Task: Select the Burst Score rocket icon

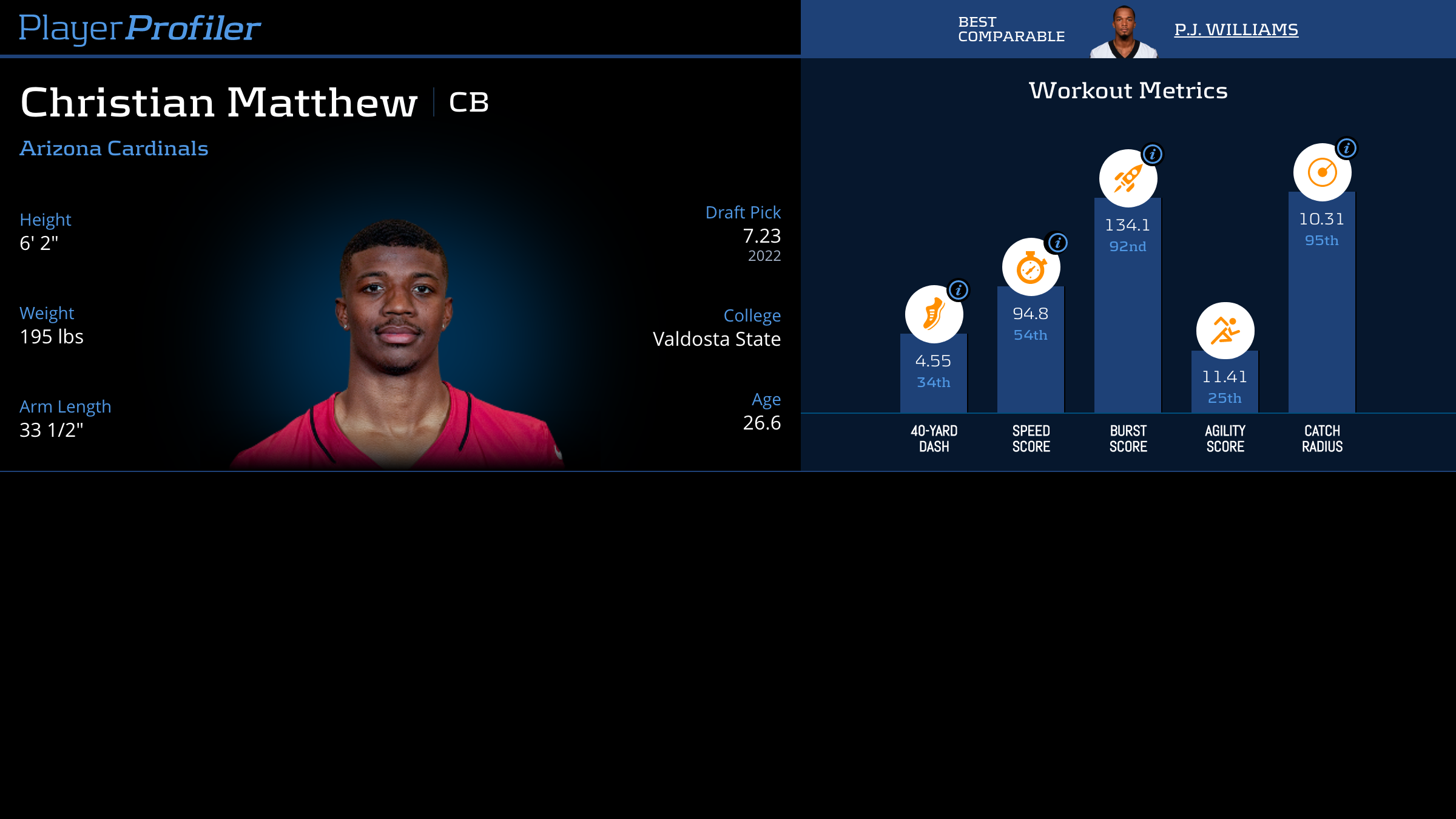Action: (1128, 178)
